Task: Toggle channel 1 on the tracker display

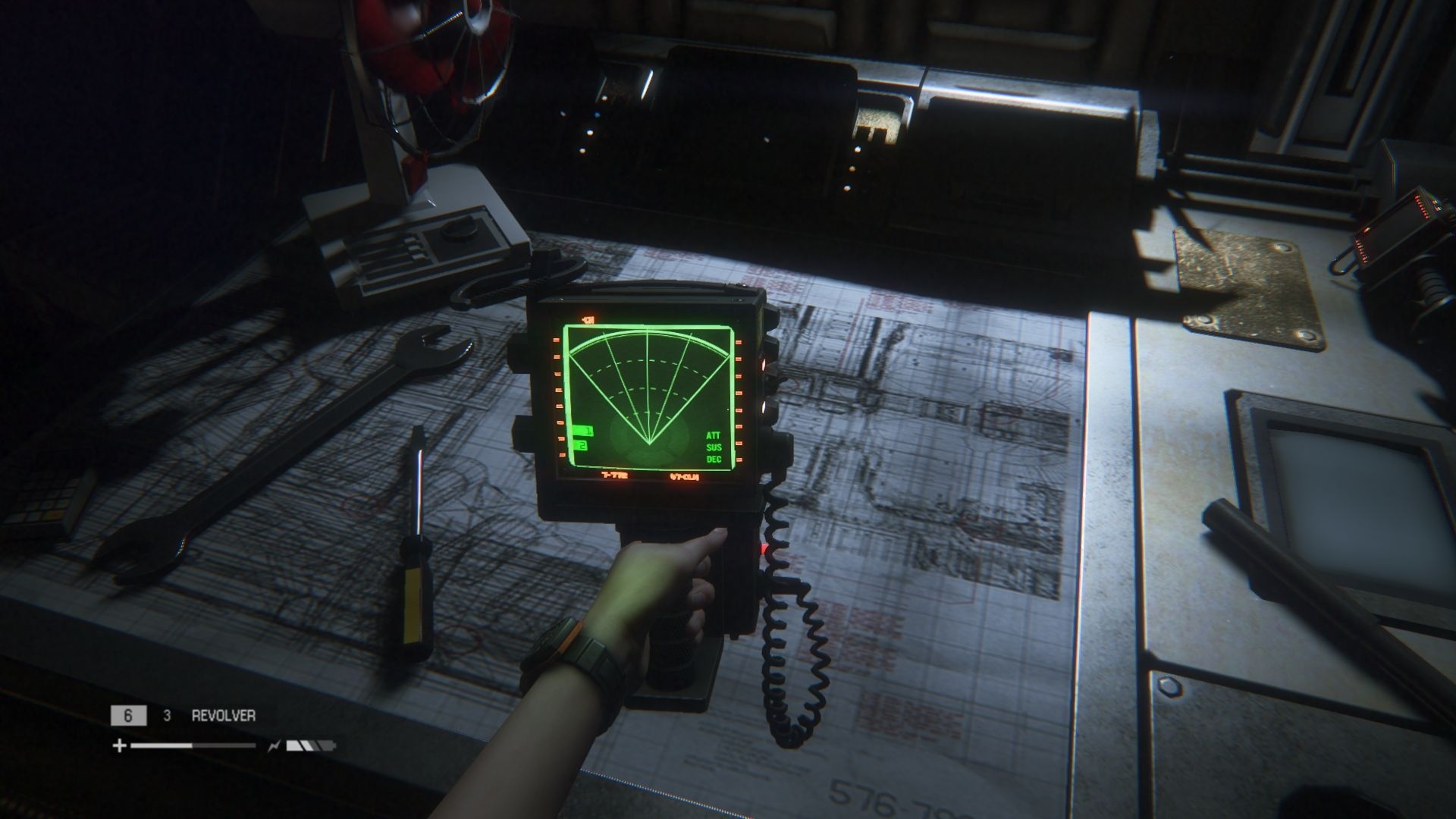Action: point(582,430)
